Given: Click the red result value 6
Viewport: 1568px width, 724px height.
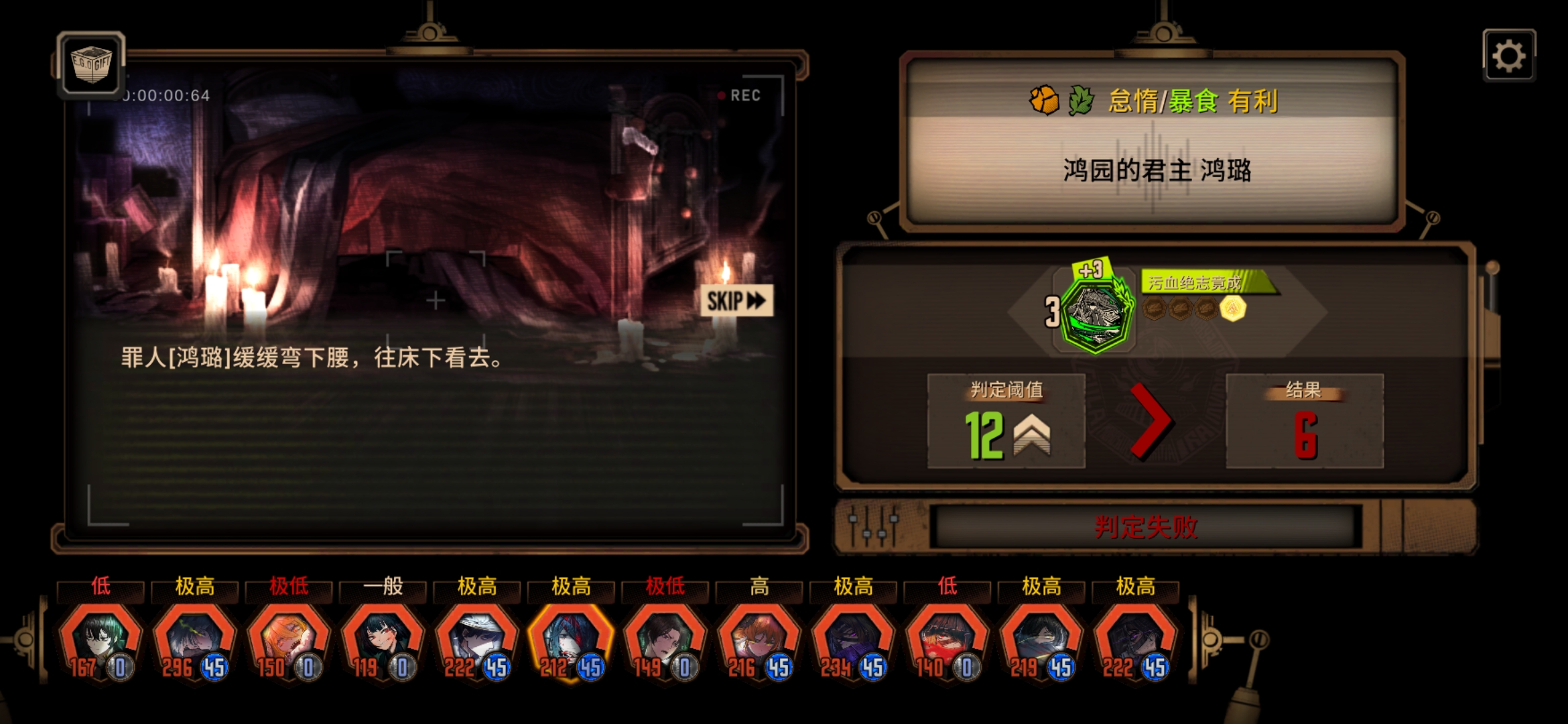Looking at the screenshot, I should click(x=1305, y=436).
